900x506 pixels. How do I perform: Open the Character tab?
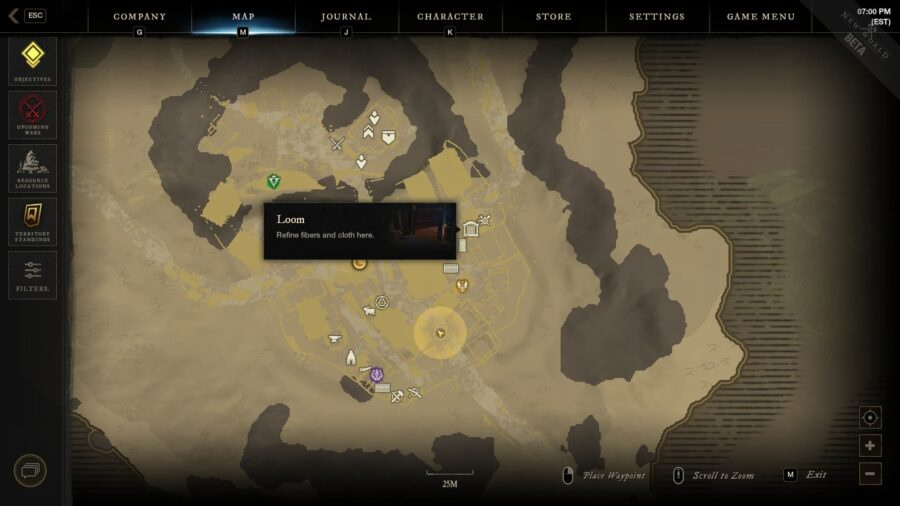tap(450, 17)
